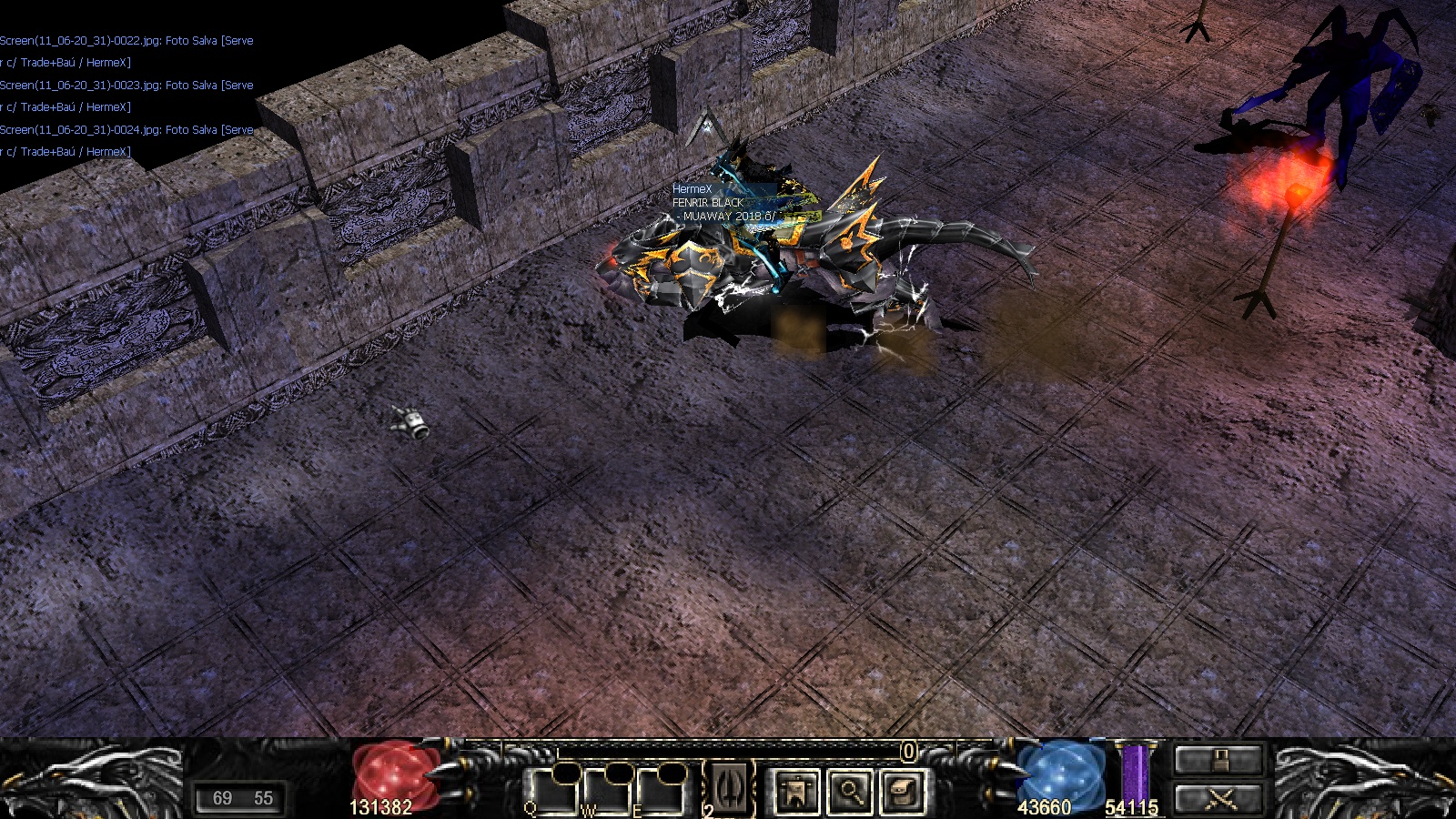Click the magnifying glass button

click(849, 791)
